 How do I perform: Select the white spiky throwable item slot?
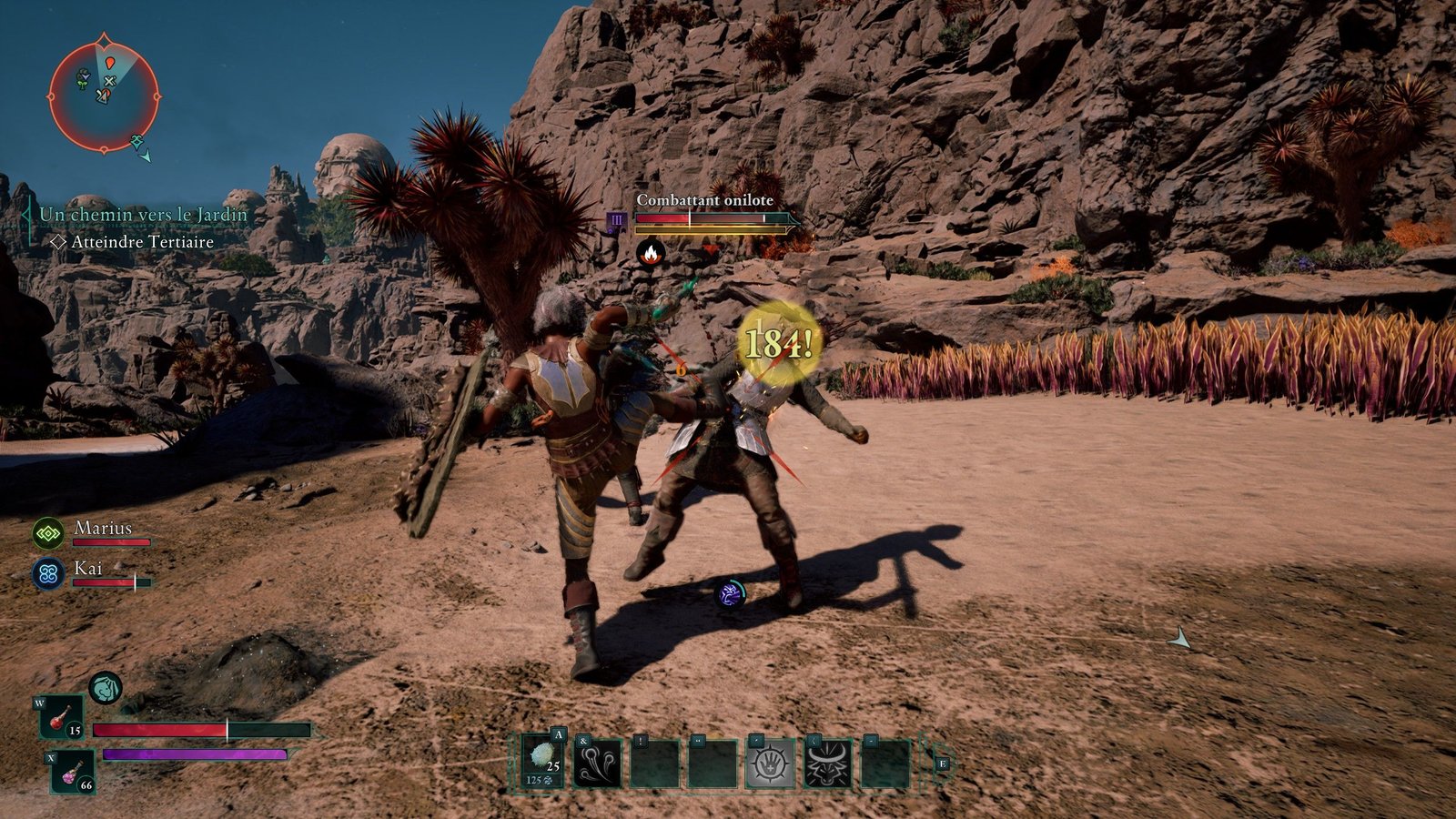click(544, 762)
